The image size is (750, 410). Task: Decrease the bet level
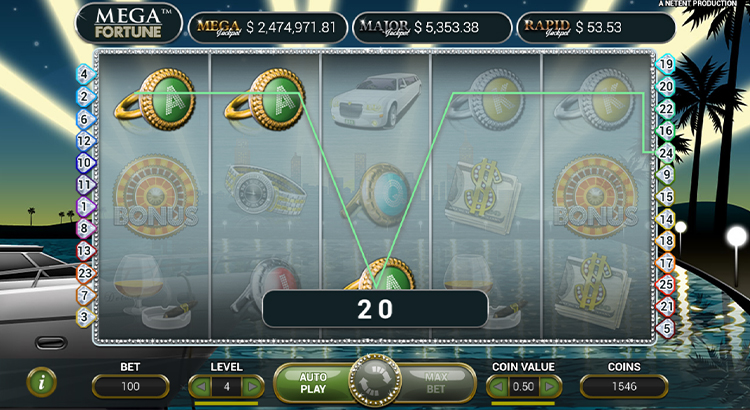click(197, 386)
